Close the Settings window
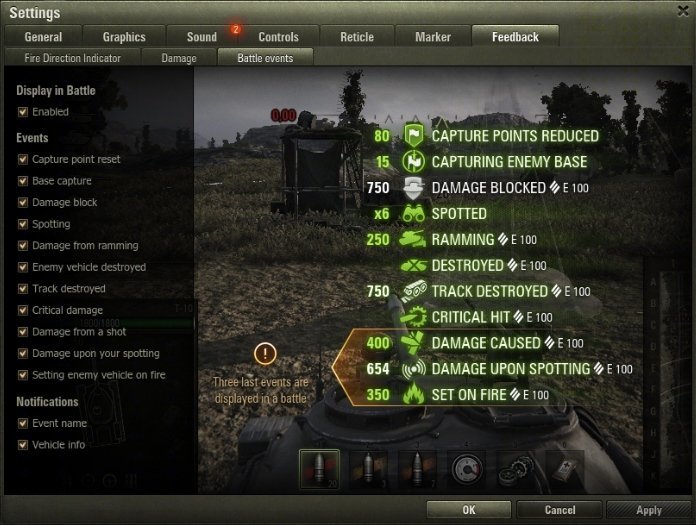Image resolution: width=696 pixels, height=525 pixels. (x=681, y=12)
